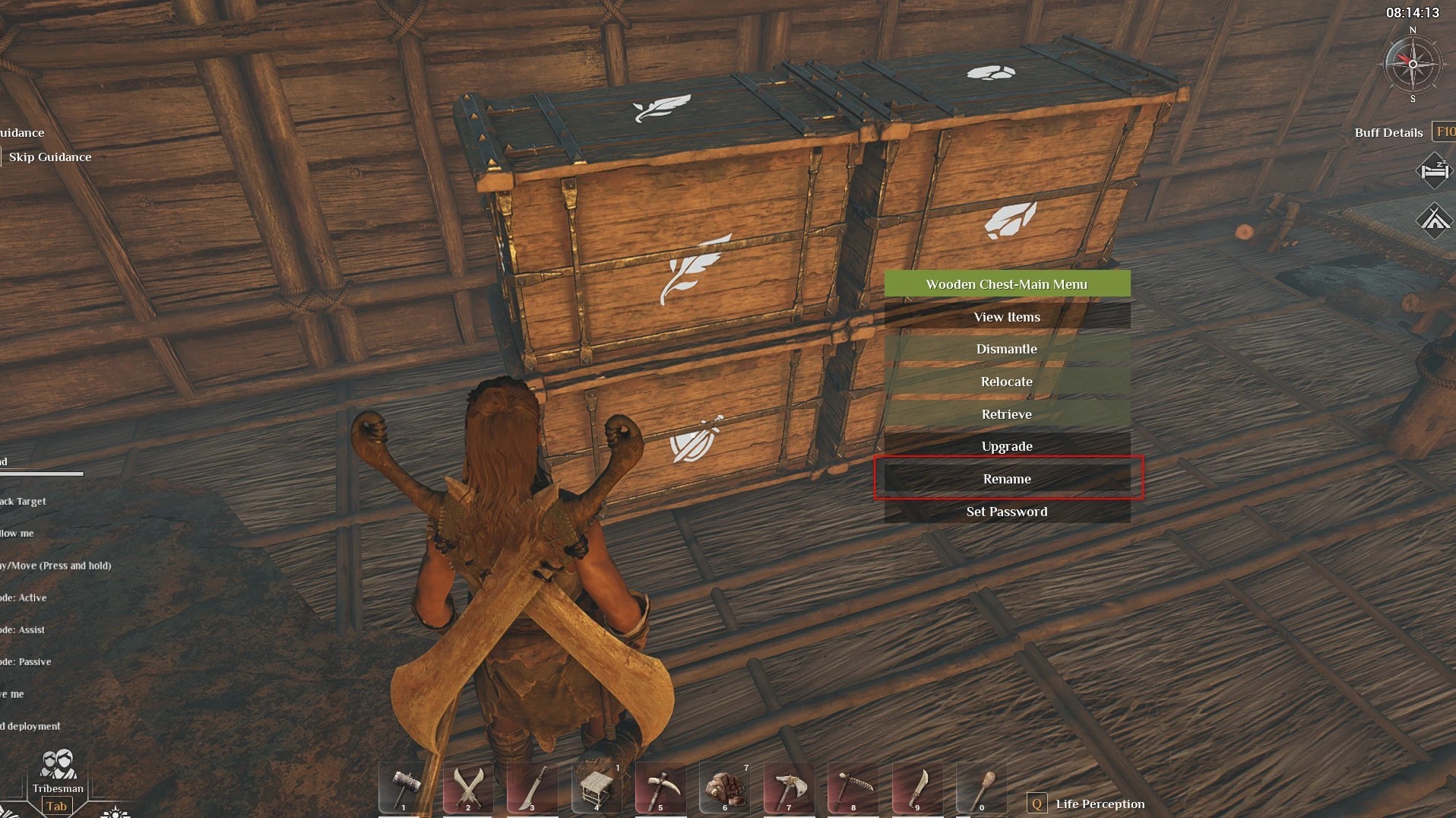
Task: Click the tent shelter buff icon
Action: coord(1434,220)
